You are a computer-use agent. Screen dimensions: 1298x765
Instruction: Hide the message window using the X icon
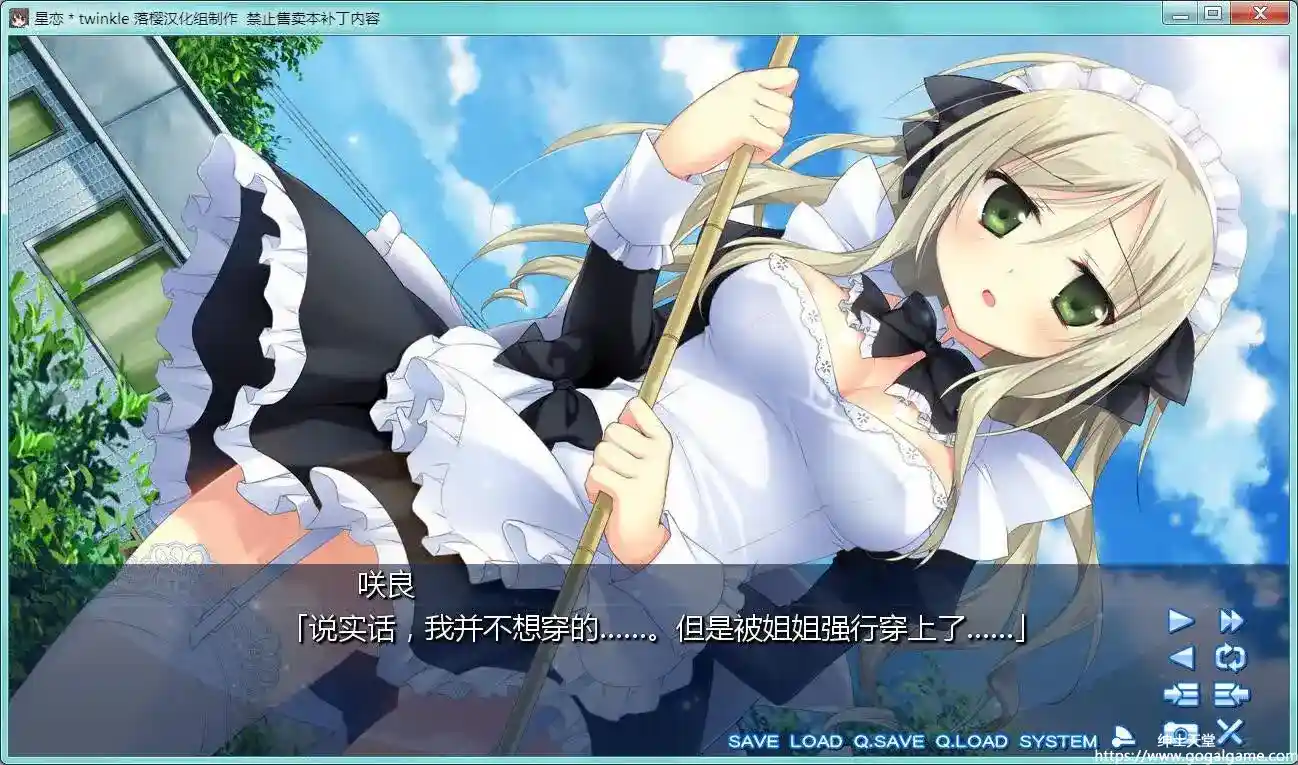point(1230,732)
